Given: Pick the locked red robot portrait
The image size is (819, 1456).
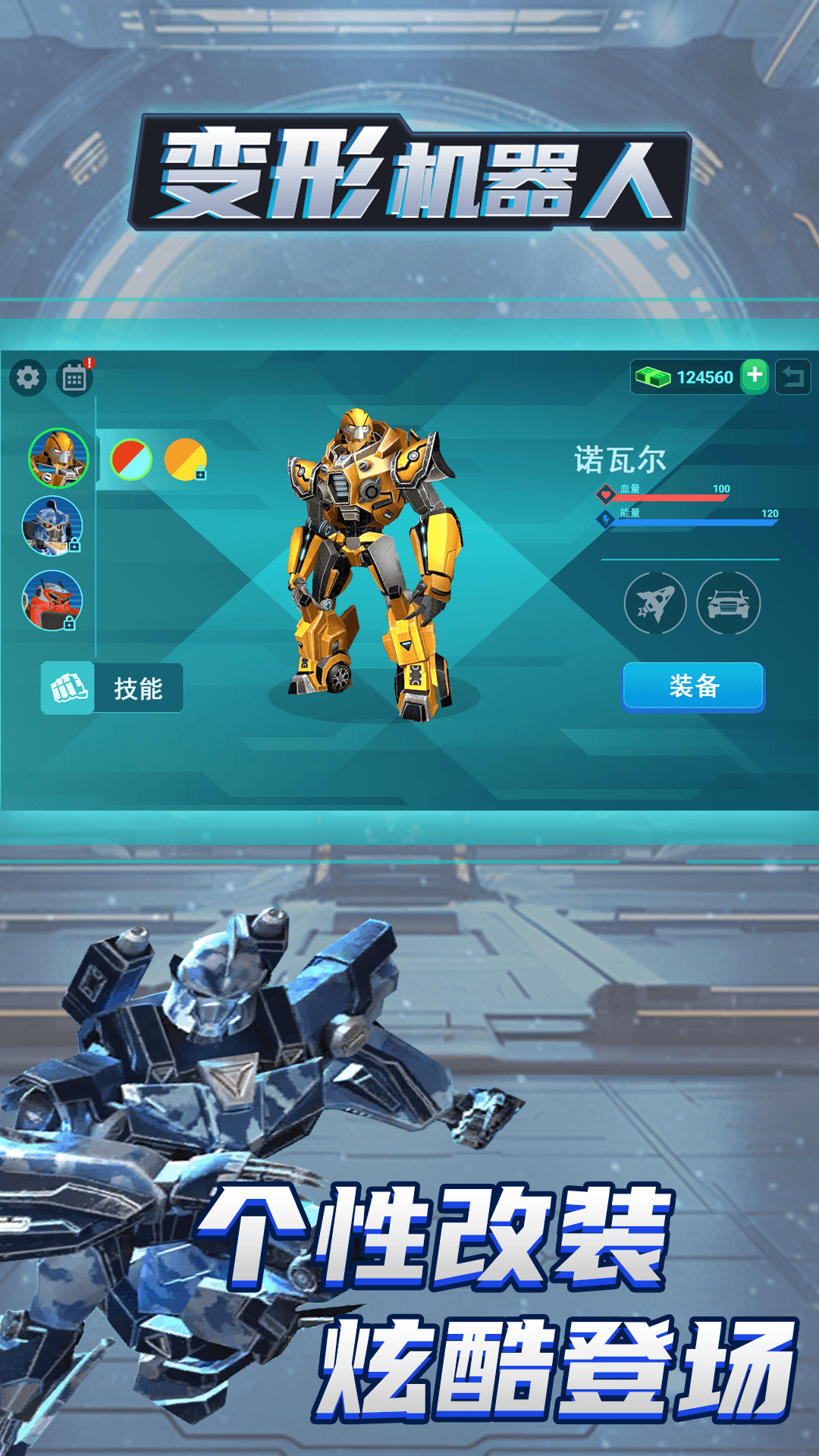Looking at the screenshot, I should [x=52, y=600].
